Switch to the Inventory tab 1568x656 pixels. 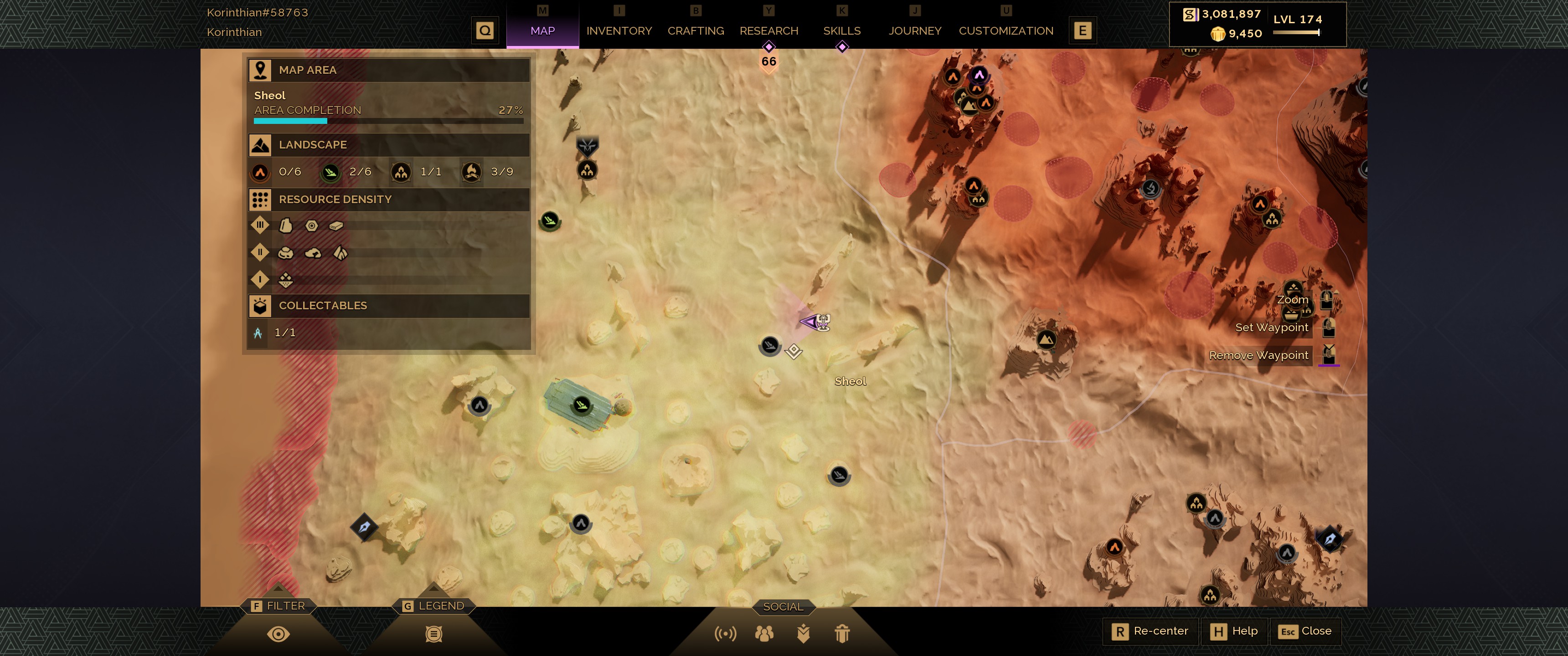coord(619,31)
